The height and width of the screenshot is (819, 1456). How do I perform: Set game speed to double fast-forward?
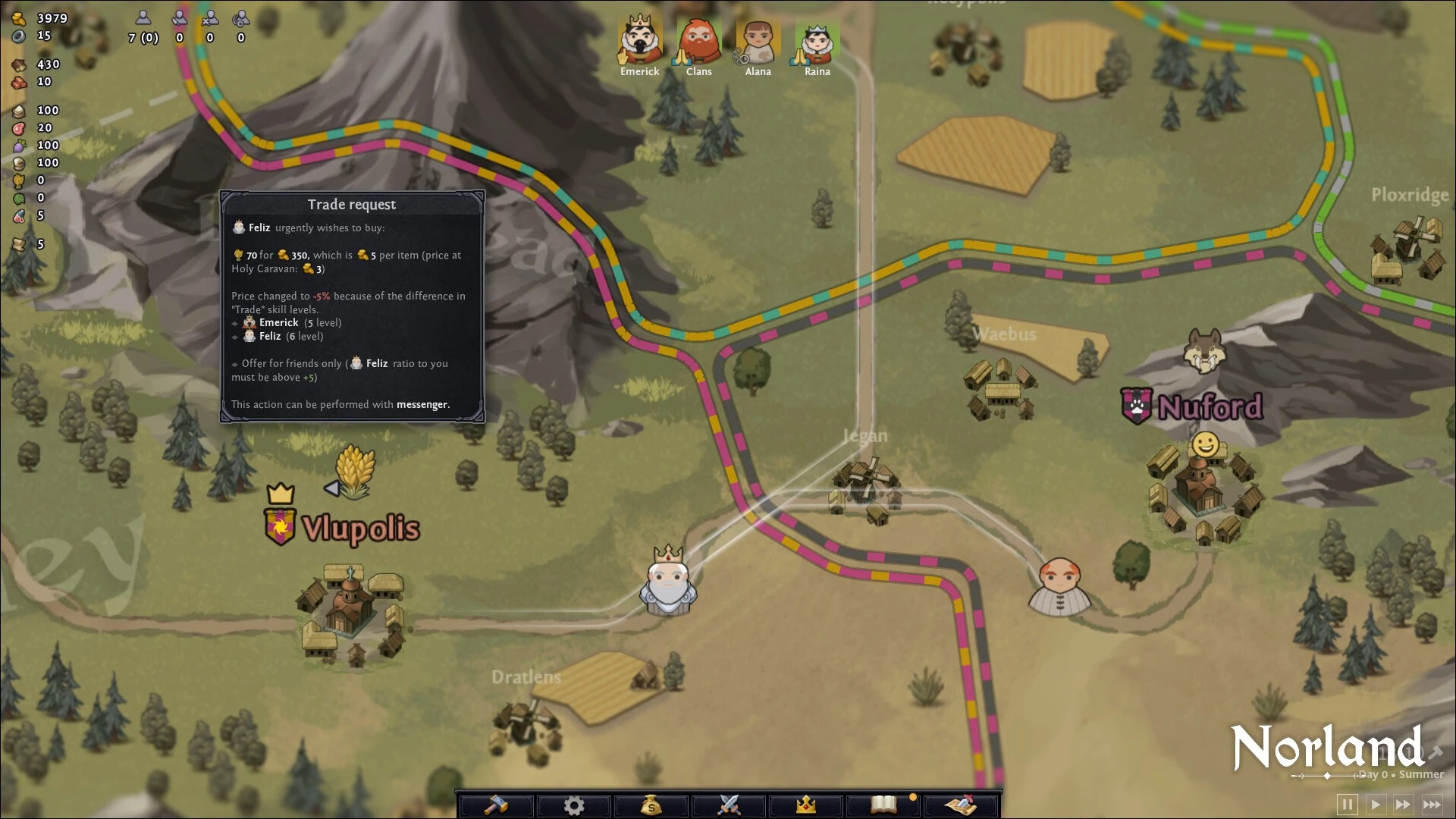[1404, 805]
